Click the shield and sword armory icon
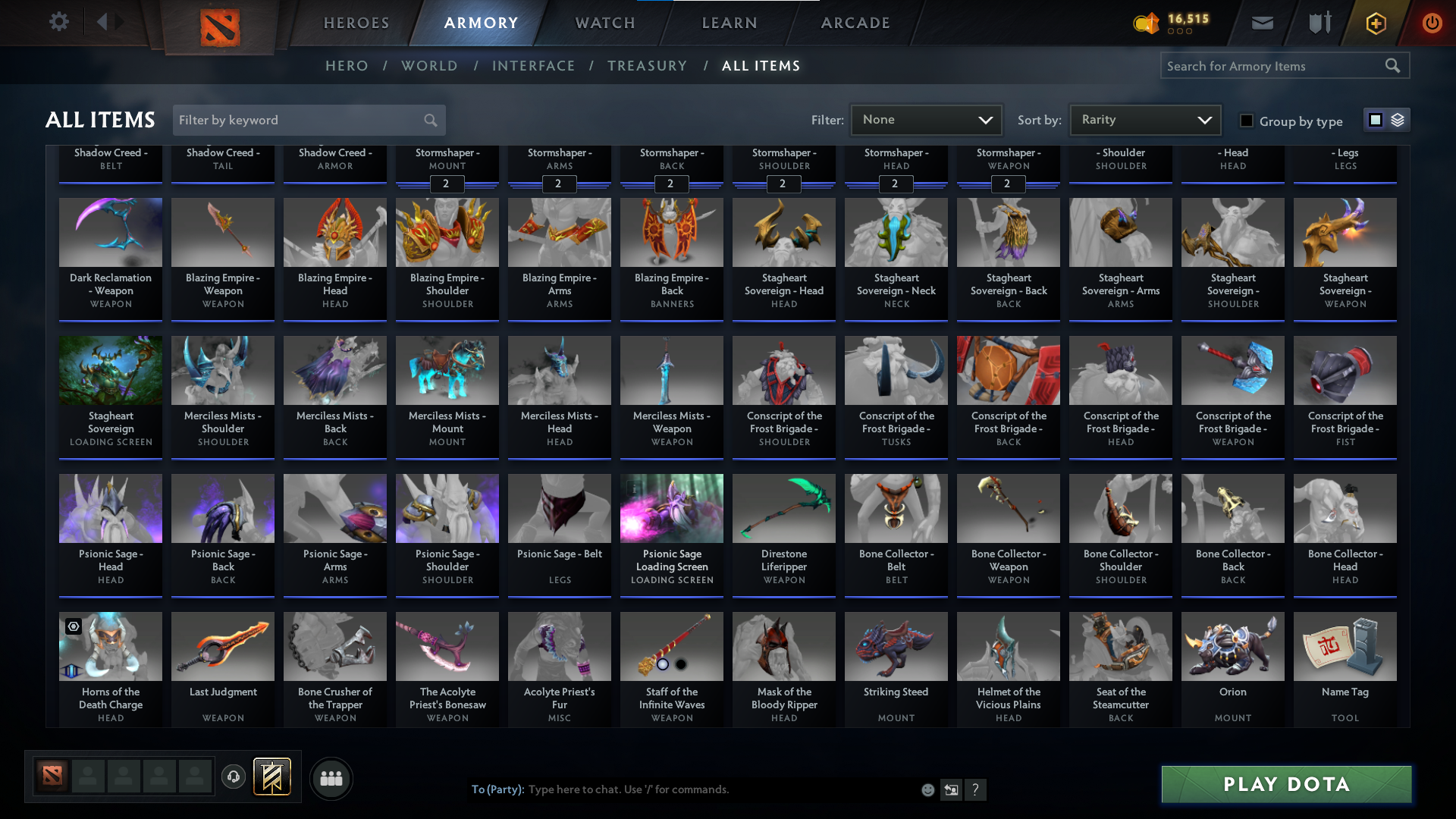Image resolution: width=1456 pixels, height=819 pixels. [x=1319, y=23]
